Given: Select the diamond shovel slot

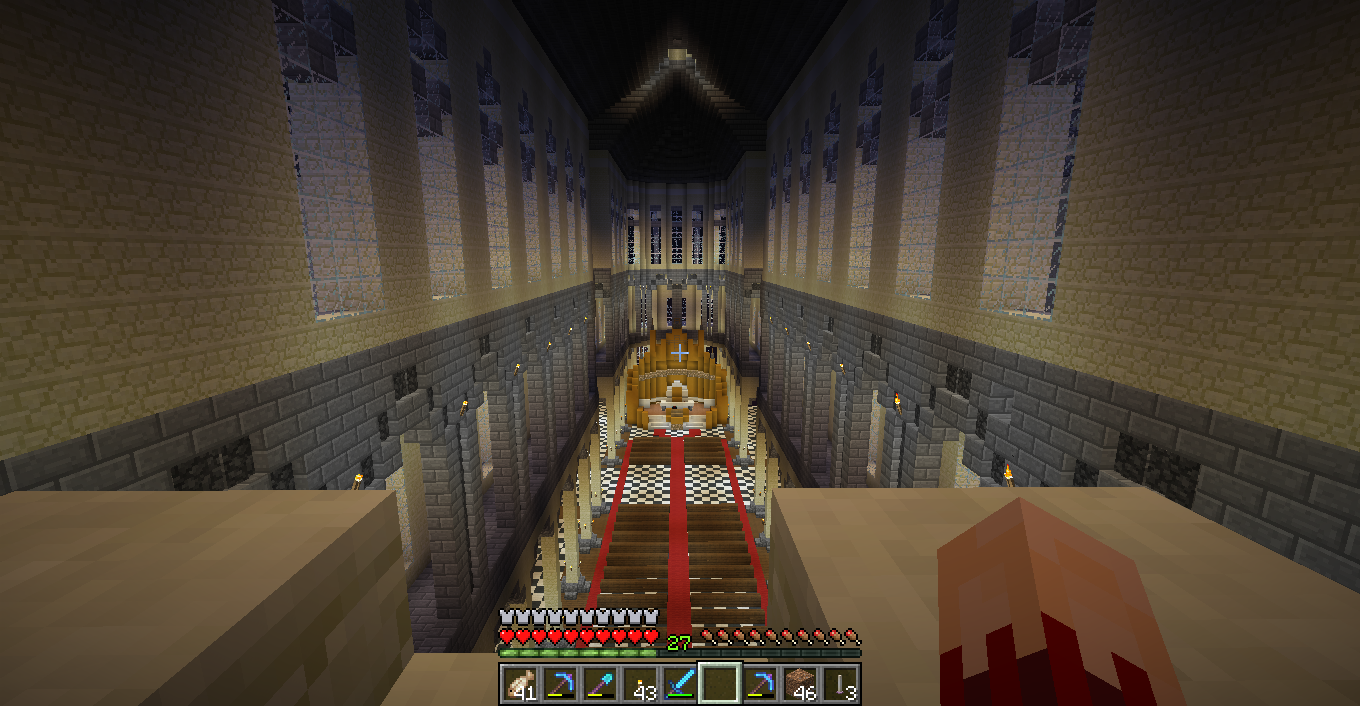Looking at the screenshot, I should pos(600,685).
